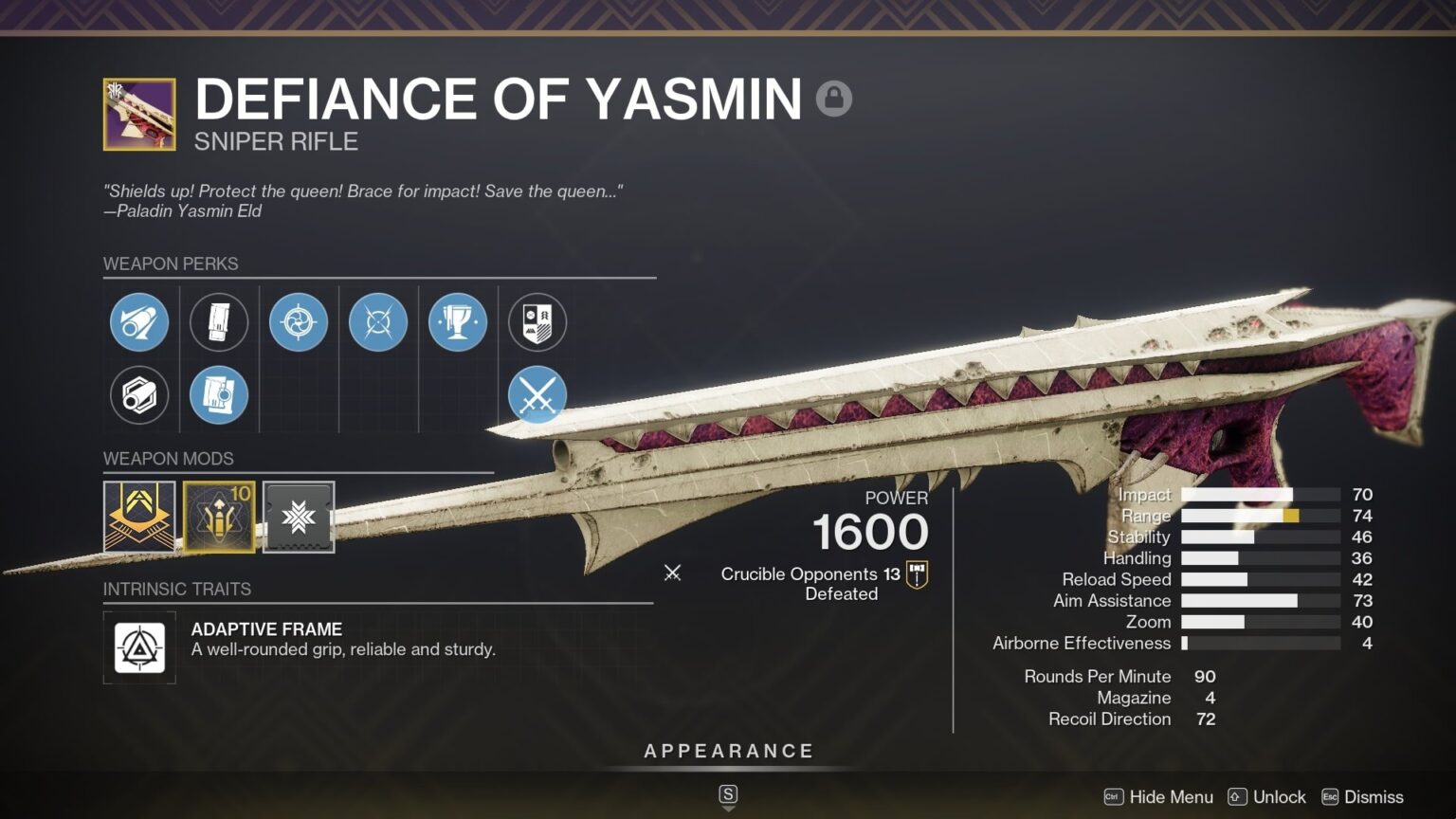Select the barrel perk in Weapon Perks

point(139,322)
